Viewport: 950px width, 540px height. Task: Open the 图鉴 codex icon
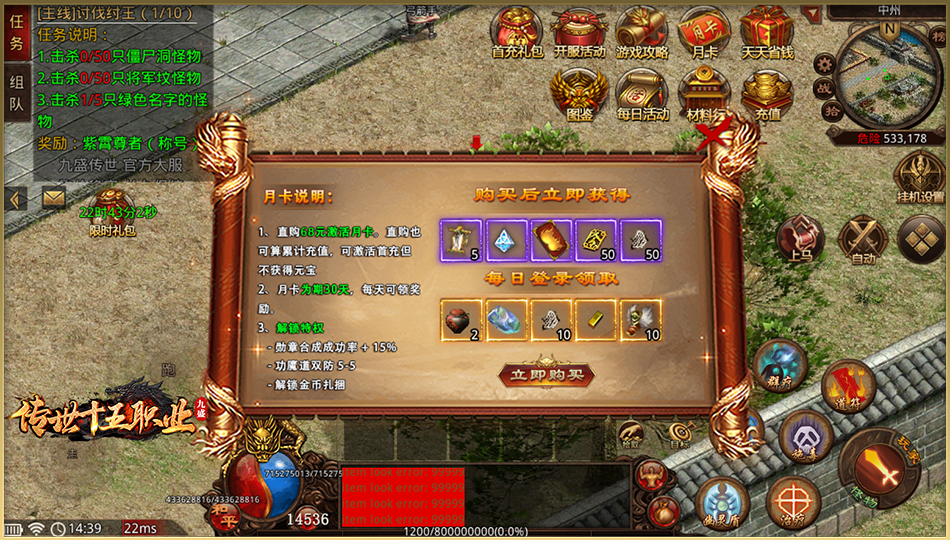[579, 93]
